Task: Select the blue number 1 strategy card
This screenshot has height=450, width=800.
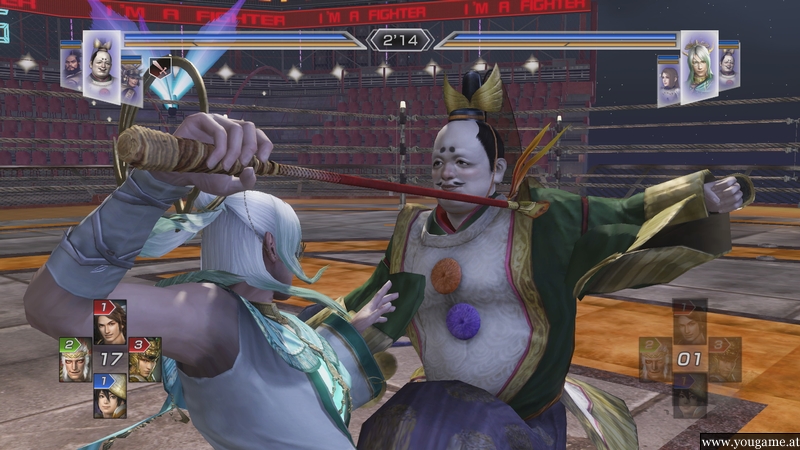Action: (109, 395)
